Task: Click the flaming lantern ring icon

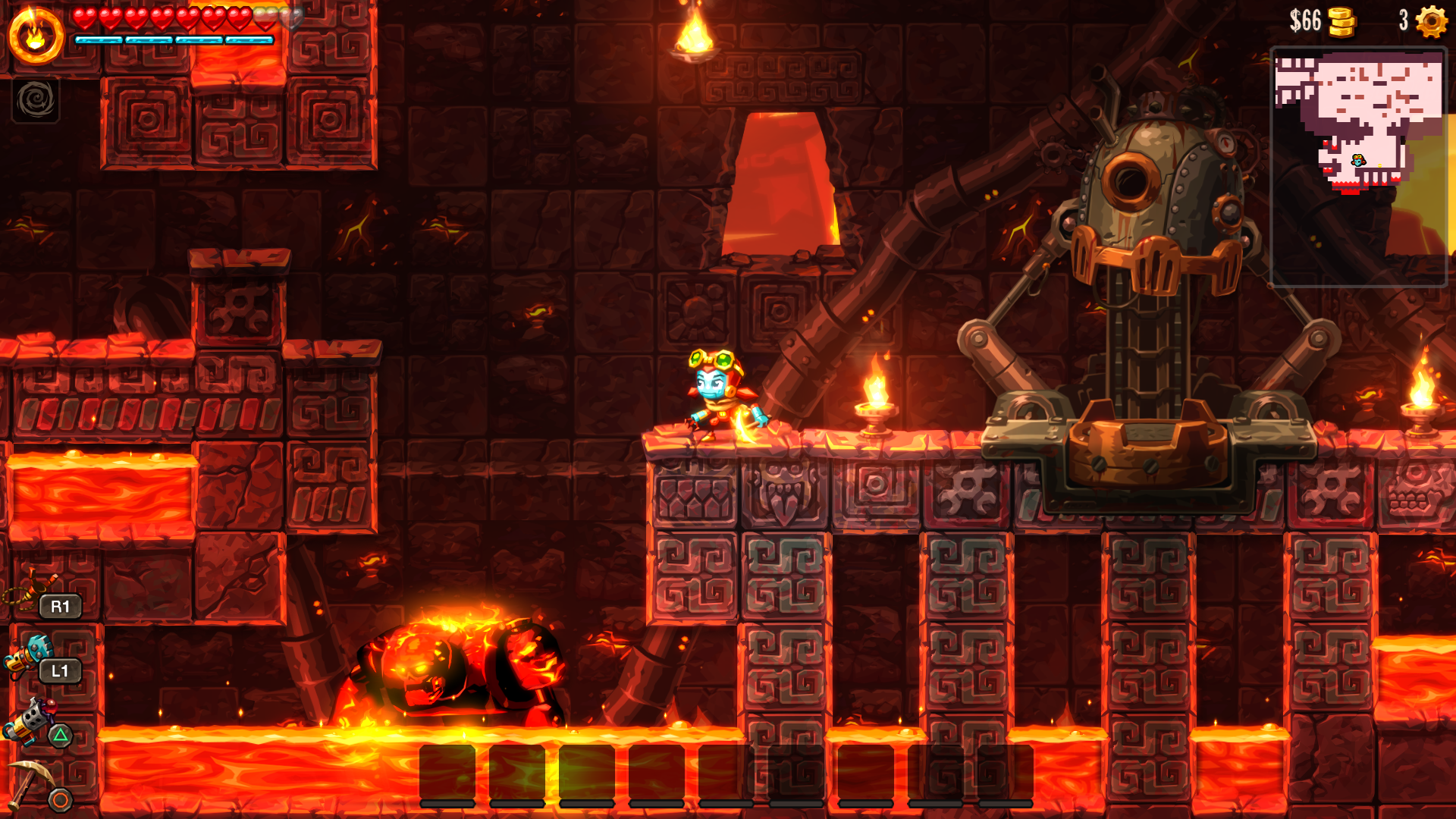Action: click(36, 36)
